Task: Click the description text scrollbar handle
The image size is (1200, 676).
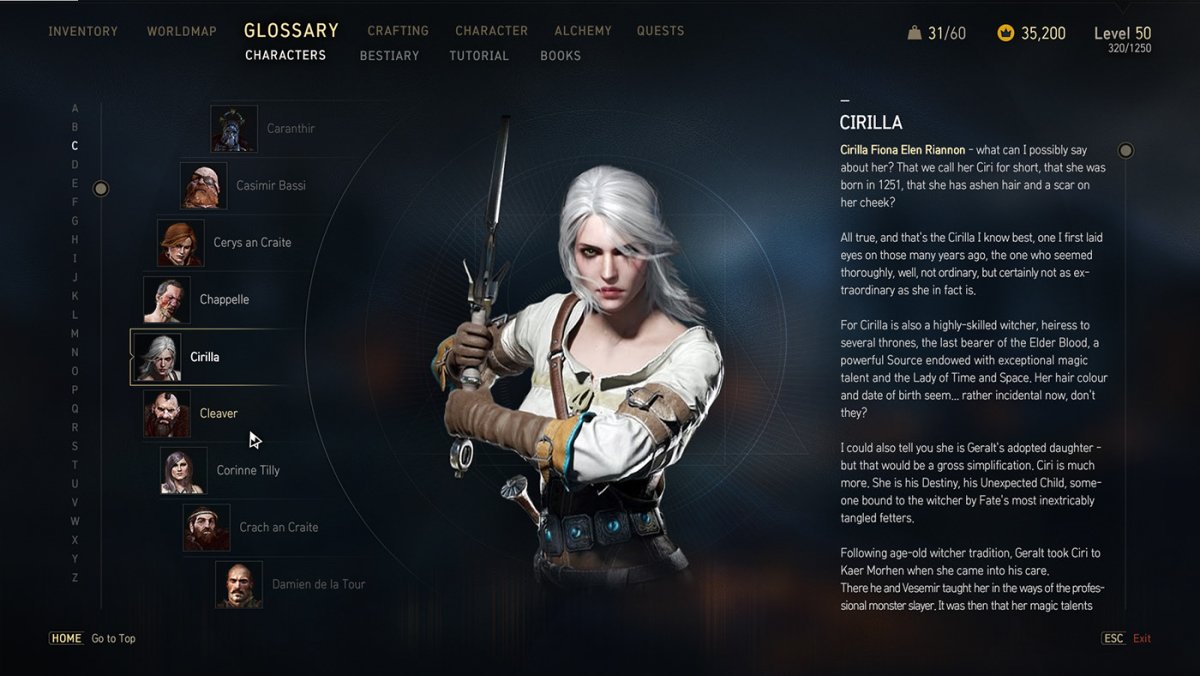Action: 1126,151
